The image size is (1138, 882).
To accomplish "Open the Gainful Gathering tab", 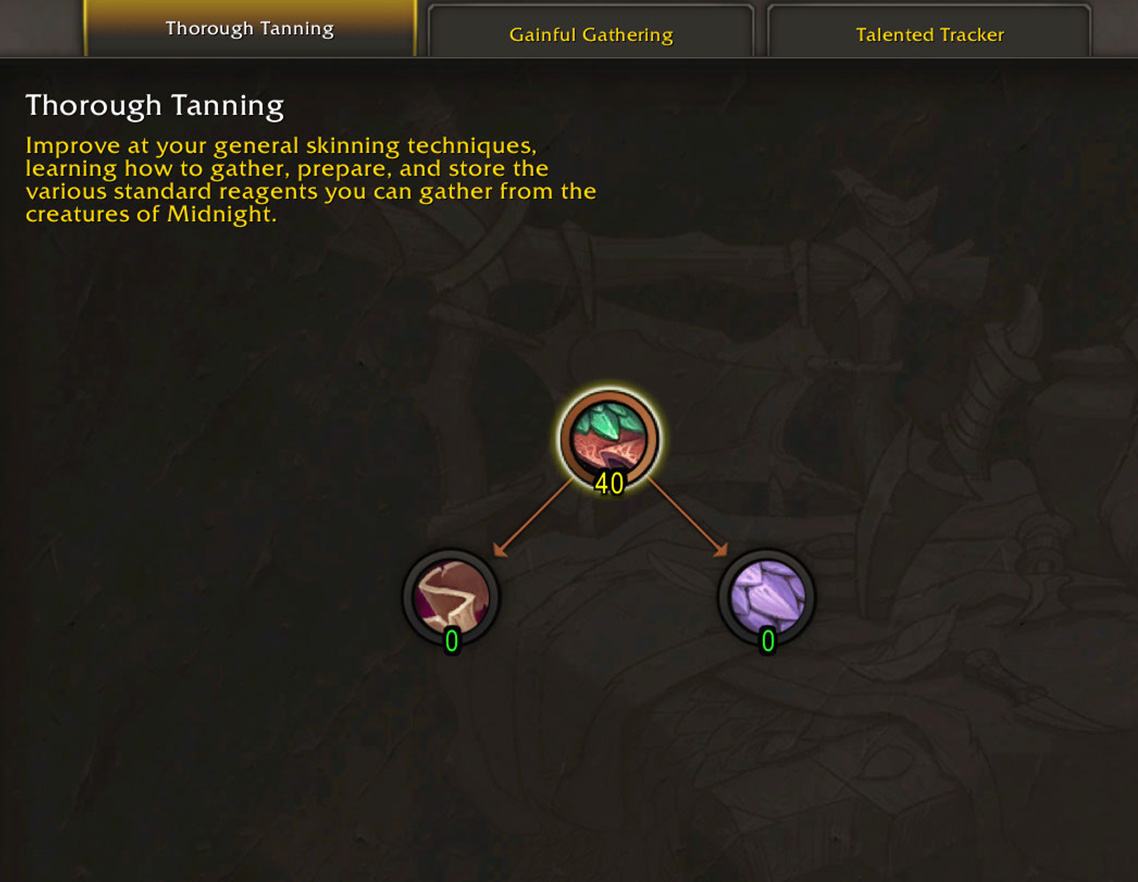I will click(x=590, y=34).
